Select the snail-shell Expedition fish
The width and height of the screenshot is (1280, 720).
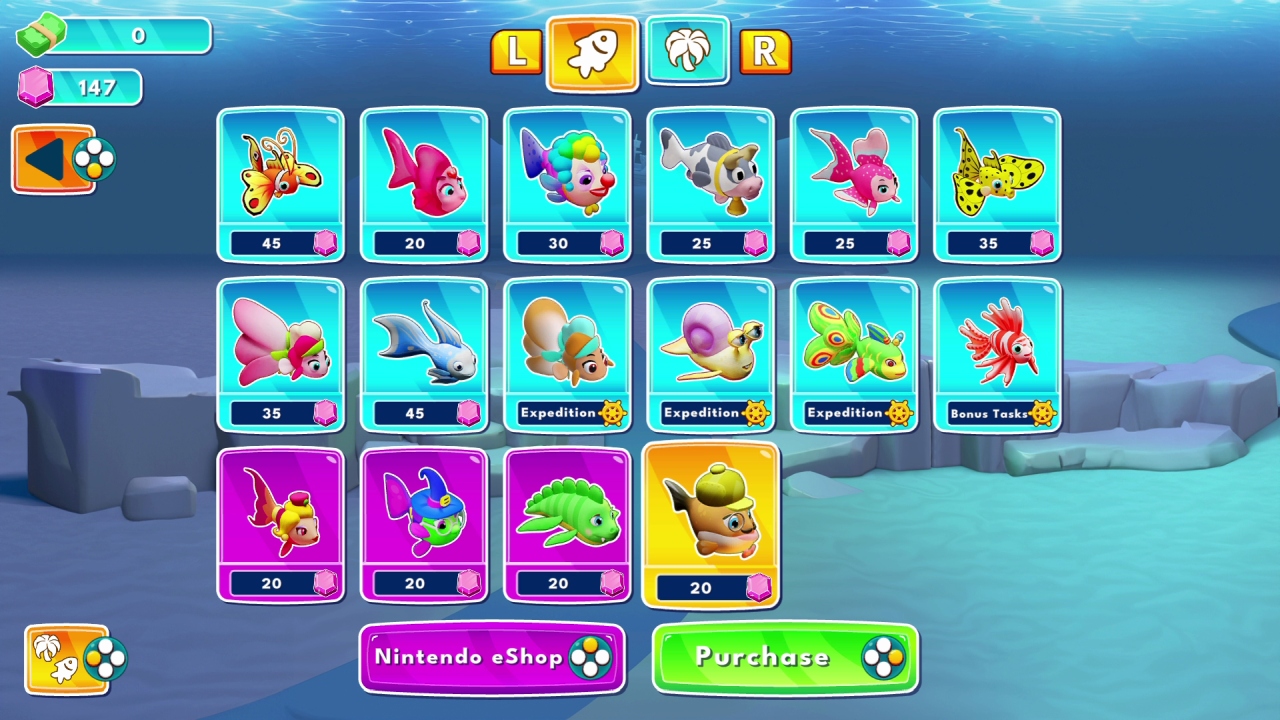(x=711, y=355)
